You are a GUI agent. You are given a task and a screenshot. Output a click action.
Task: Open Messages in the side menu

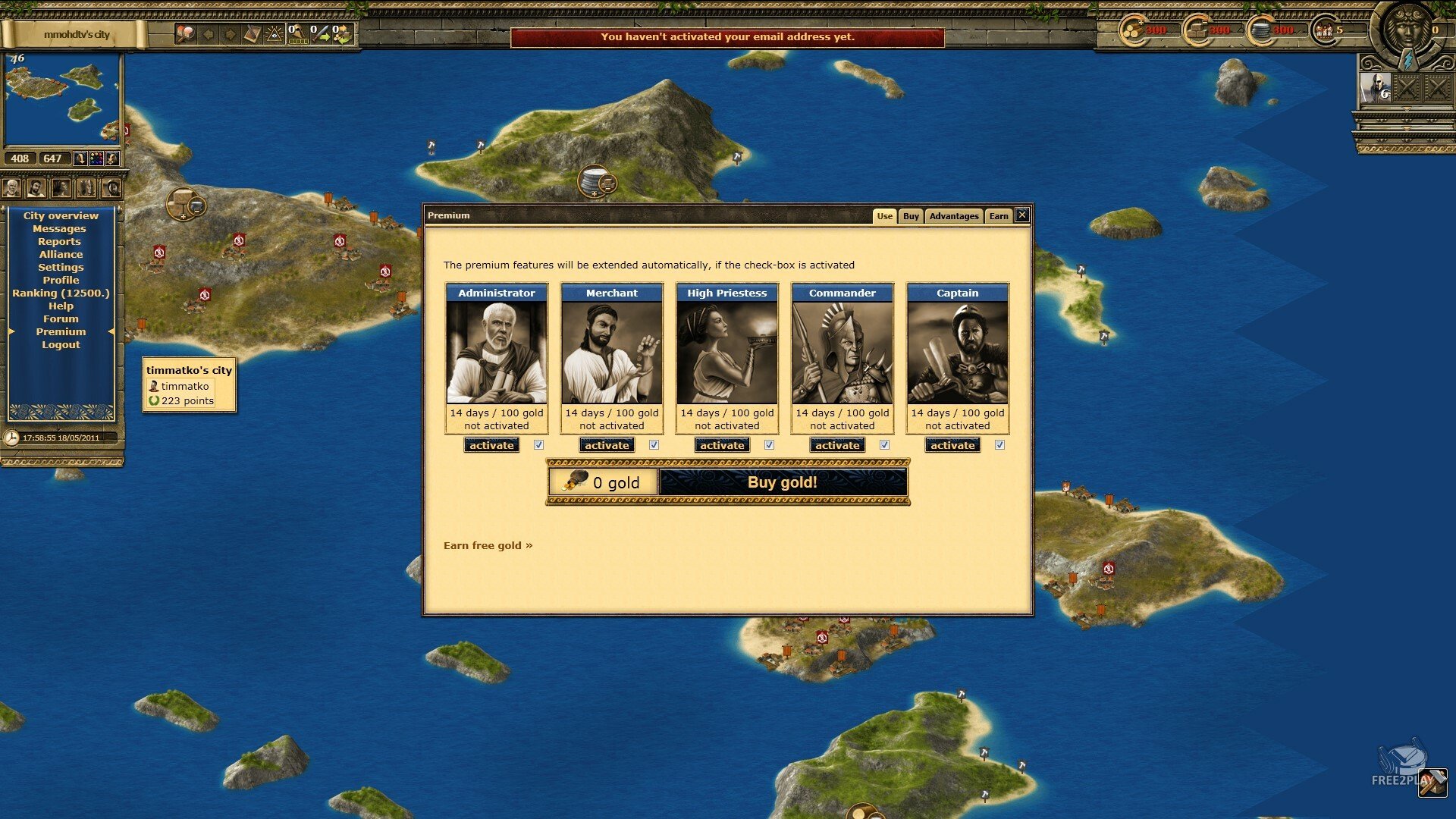[59, 229]
